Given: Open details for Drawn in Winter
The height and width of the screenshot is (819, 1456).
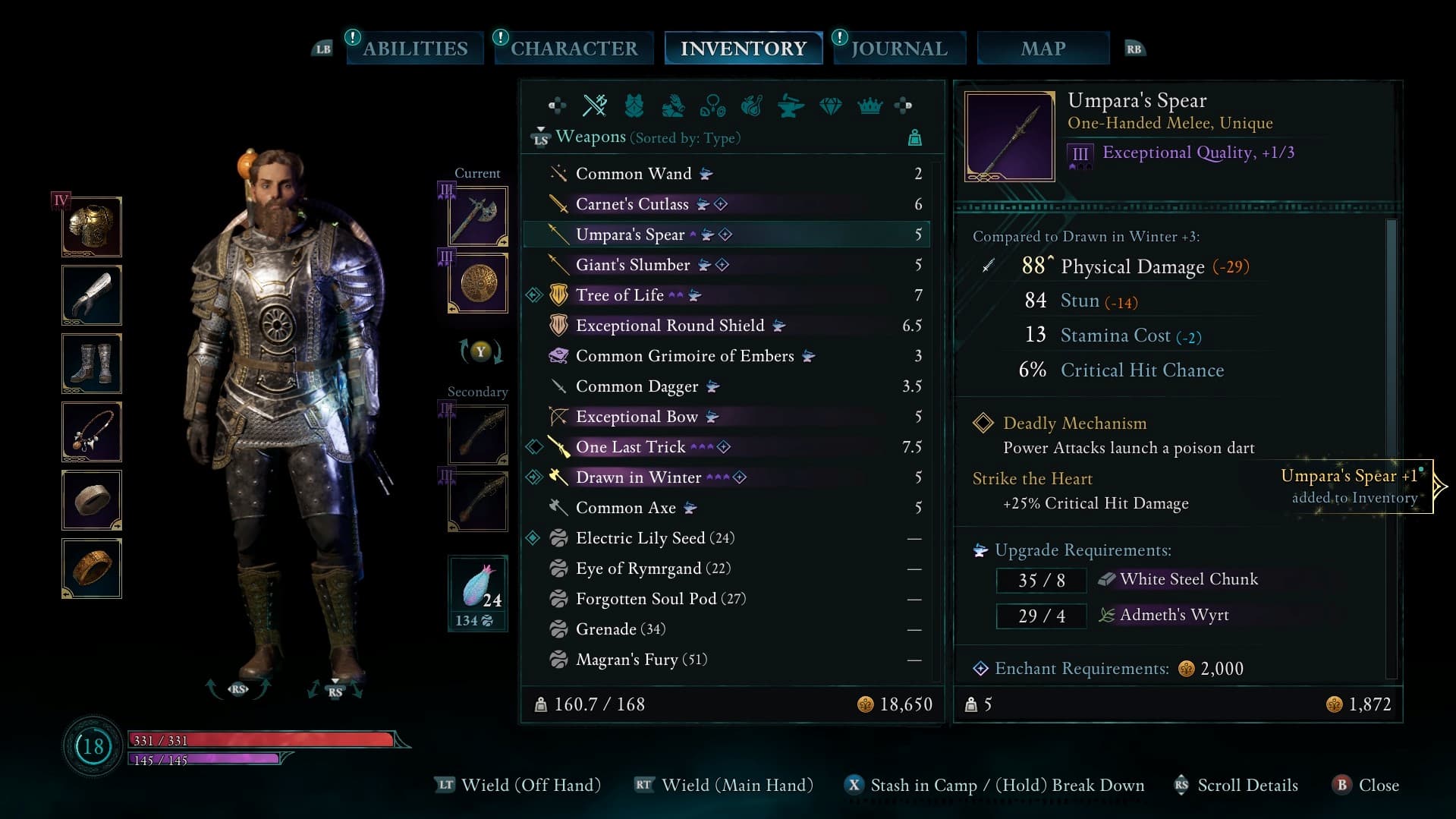Looking at the screenshot, I should 639,477.
